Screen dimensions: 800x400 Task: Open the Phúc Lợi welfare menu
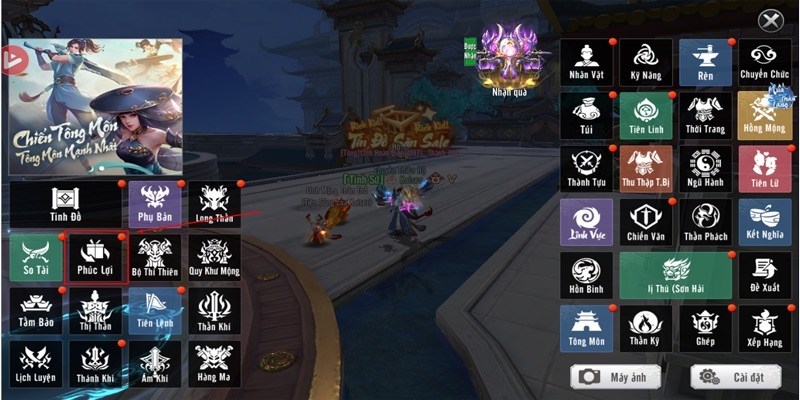[98, 258]
